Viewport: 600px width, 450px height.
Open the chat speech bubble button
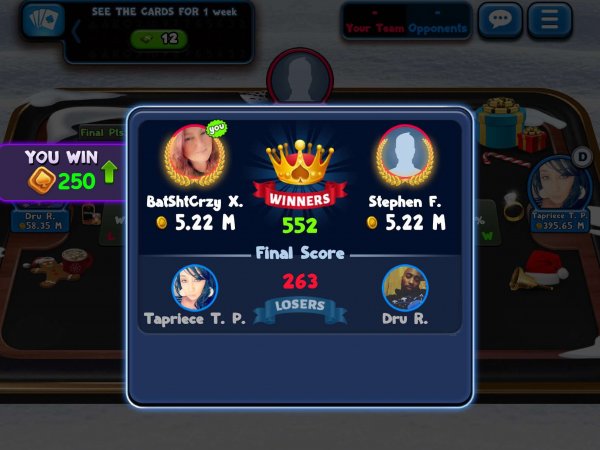pyautogui.click(x=500, y=20)
